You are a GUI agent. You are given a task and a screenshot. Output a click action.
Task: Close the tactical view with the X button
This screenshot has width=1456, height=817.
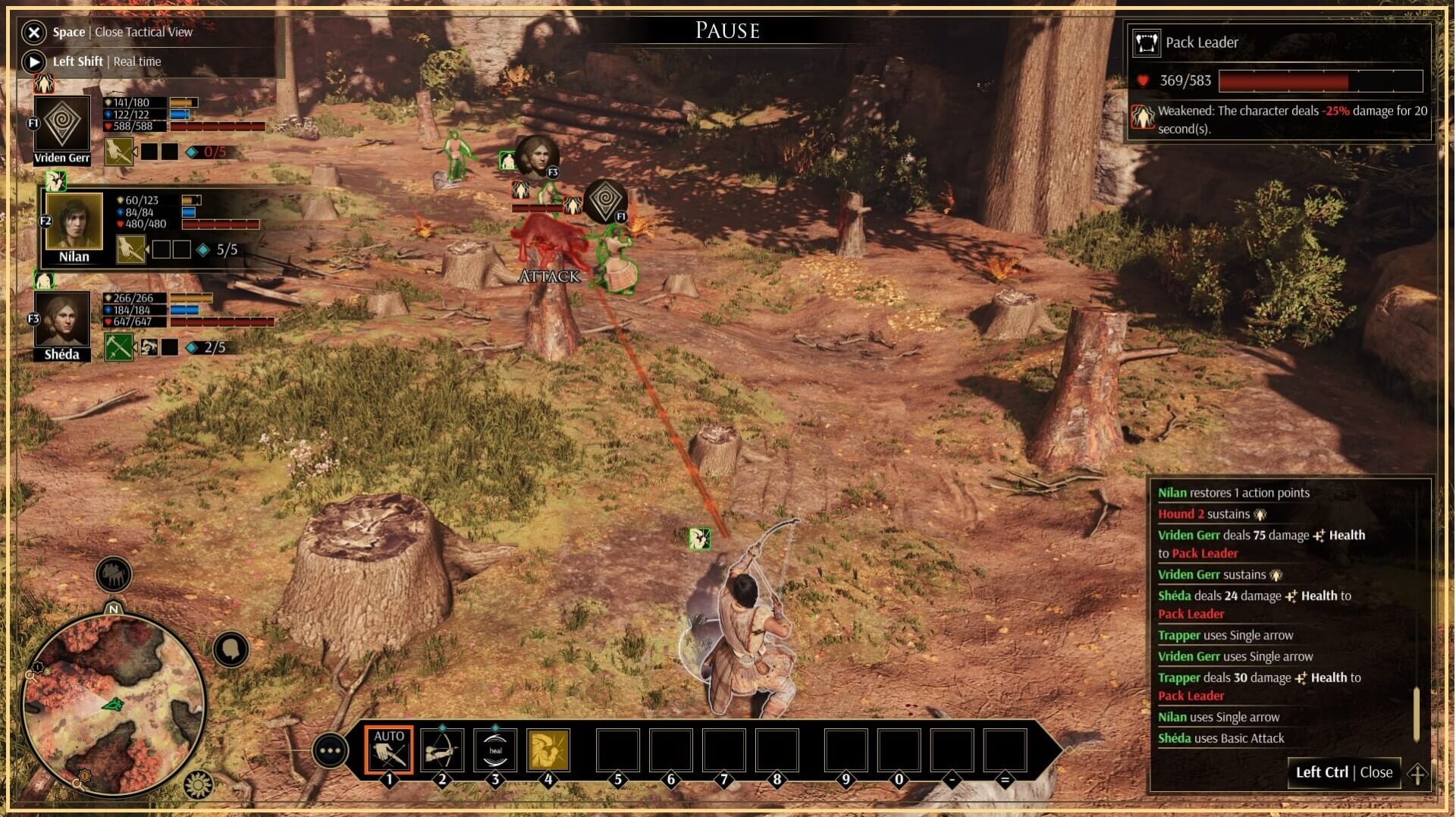(x=33, y=32)
